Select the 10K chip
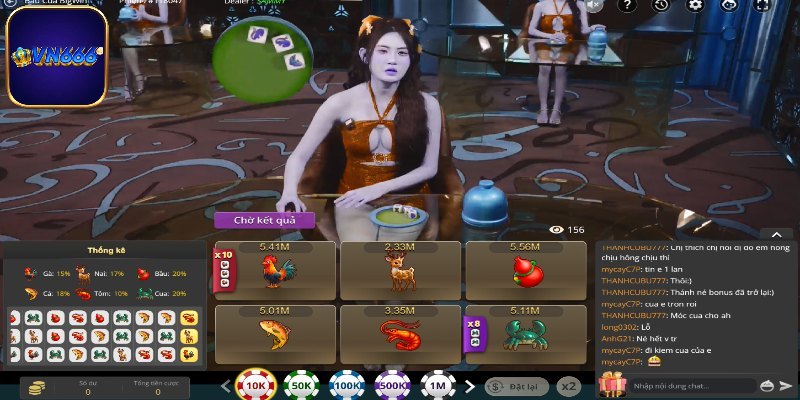Screen dimensions: 800x400 [256, 386]
